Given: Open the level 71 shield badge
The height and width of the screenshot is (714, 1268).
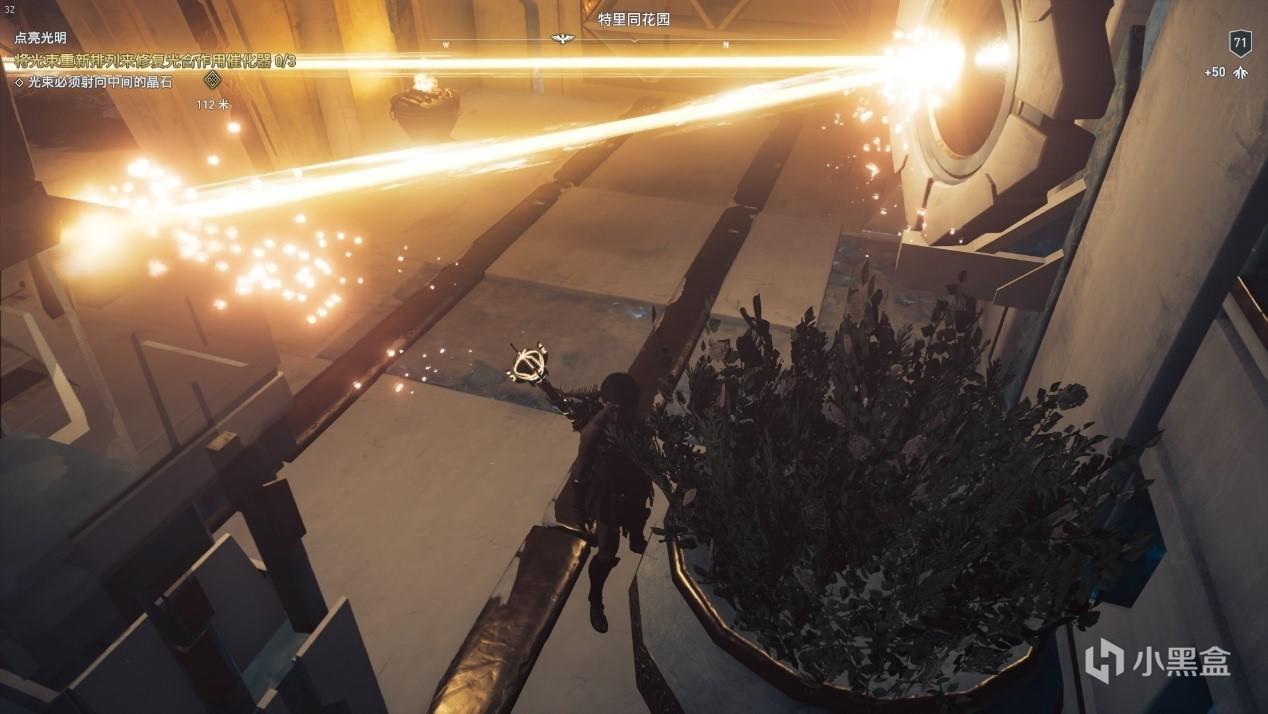Looking at the screenshot, I should coord(1240,43).
